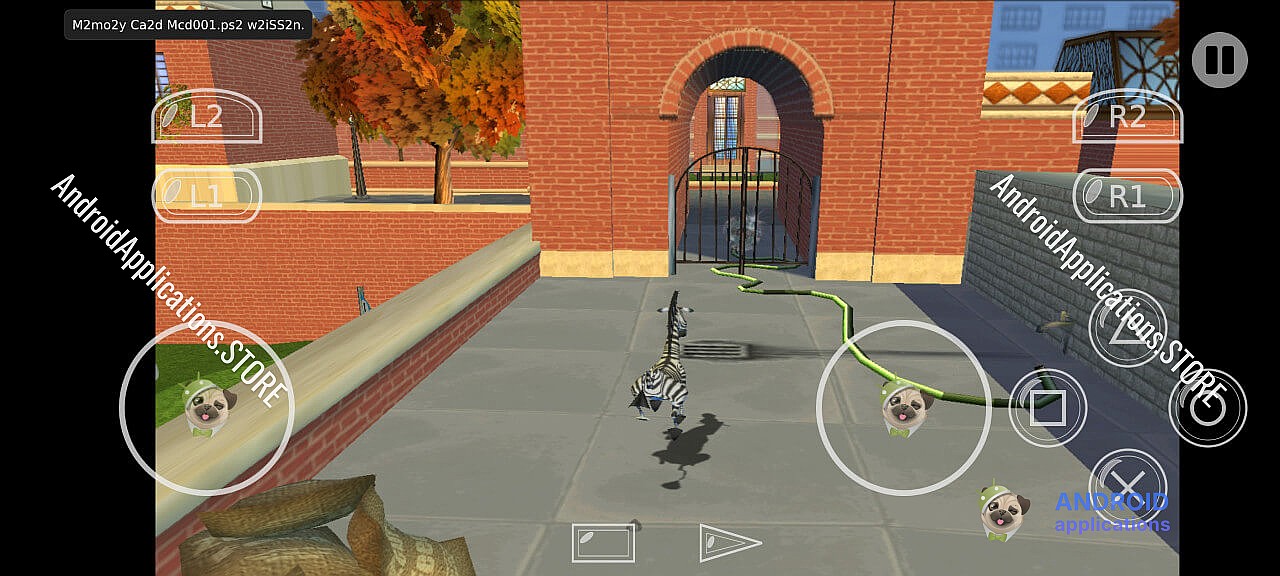
Task: Tap the L1 shoulder touch button
Action: point(206,195)
